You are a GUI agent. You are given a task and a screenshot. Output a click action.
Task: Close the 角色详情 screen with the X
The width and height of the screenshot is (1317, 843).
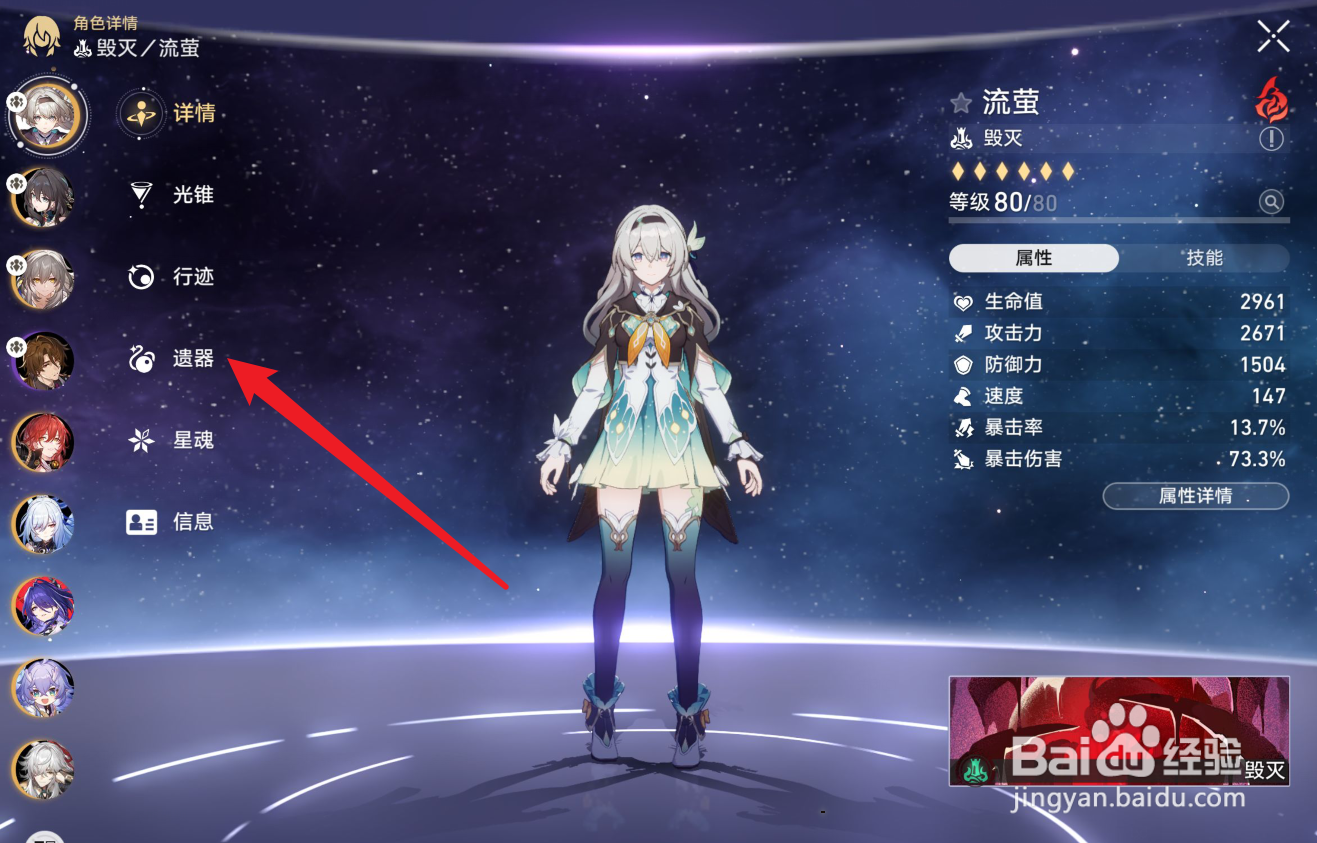point(1273,36)
